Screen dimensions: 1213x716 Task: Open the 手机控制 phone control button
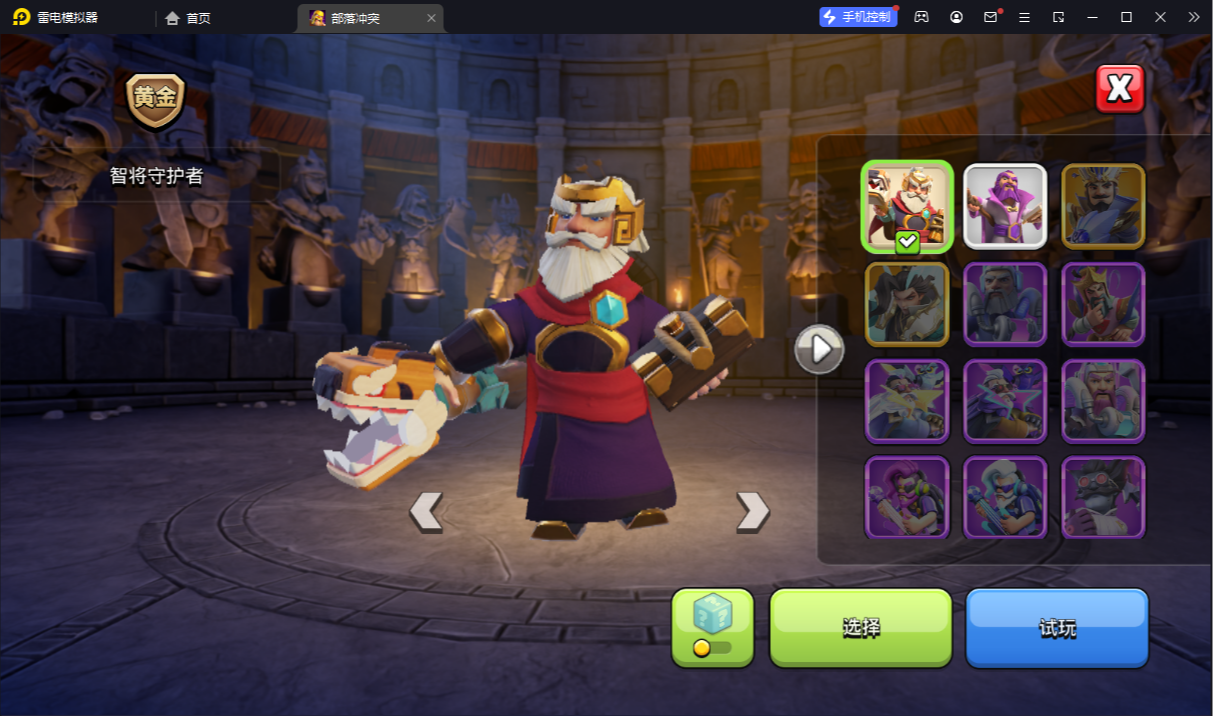pos(857,17)
